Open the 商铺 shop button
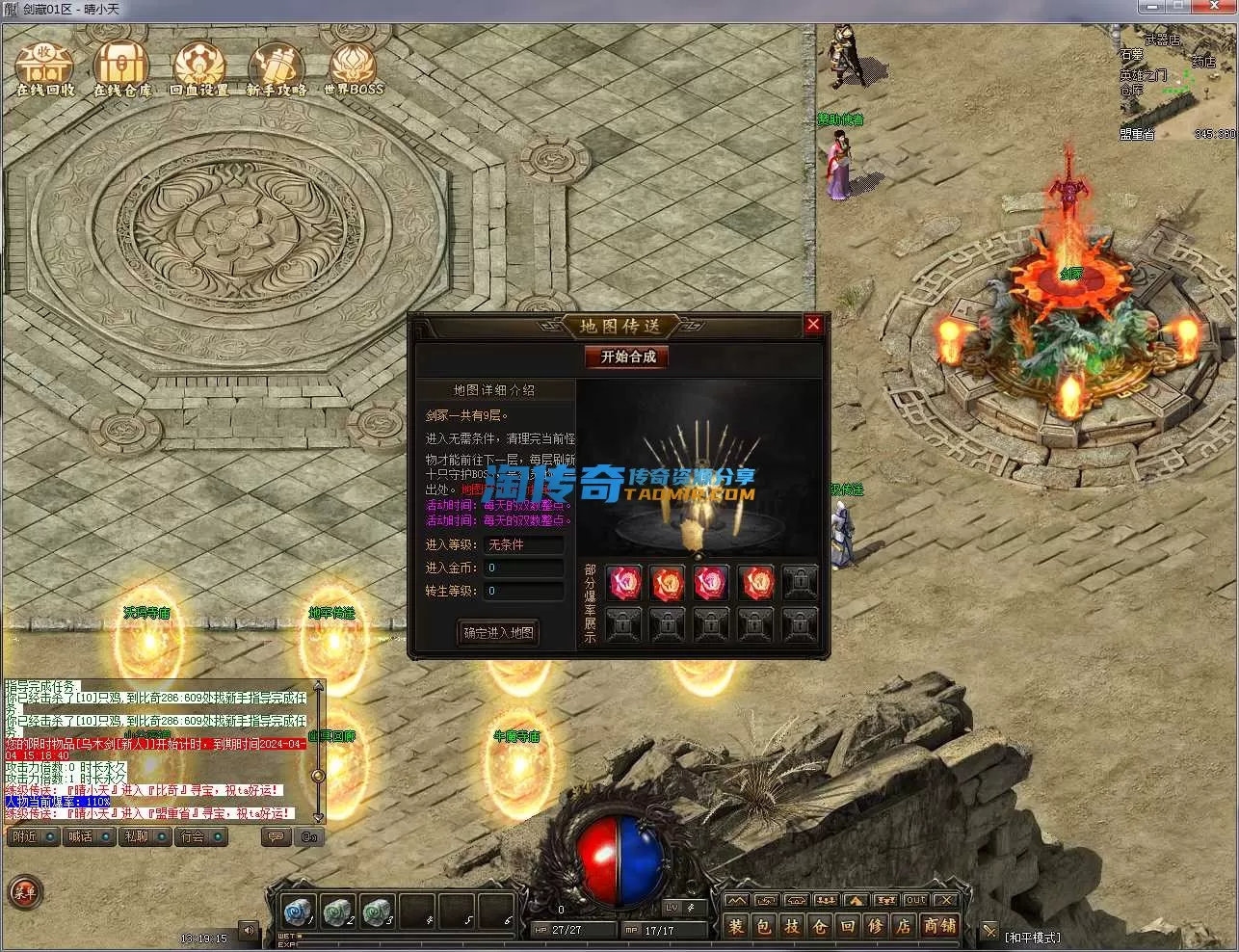 click(939, 927)
